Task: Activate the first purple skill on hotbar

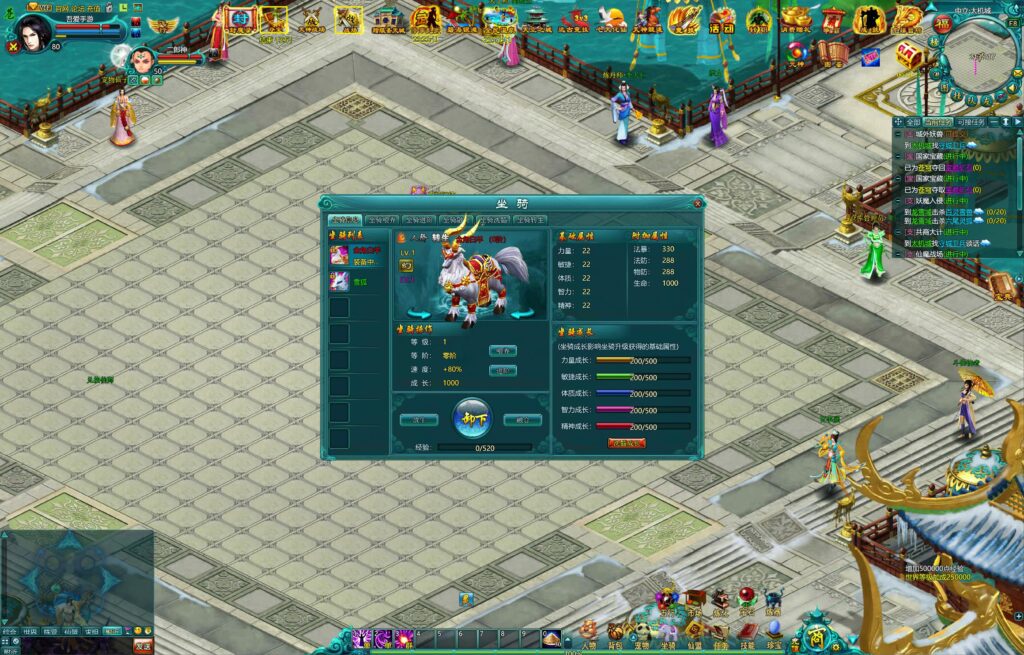Action: 363,638
